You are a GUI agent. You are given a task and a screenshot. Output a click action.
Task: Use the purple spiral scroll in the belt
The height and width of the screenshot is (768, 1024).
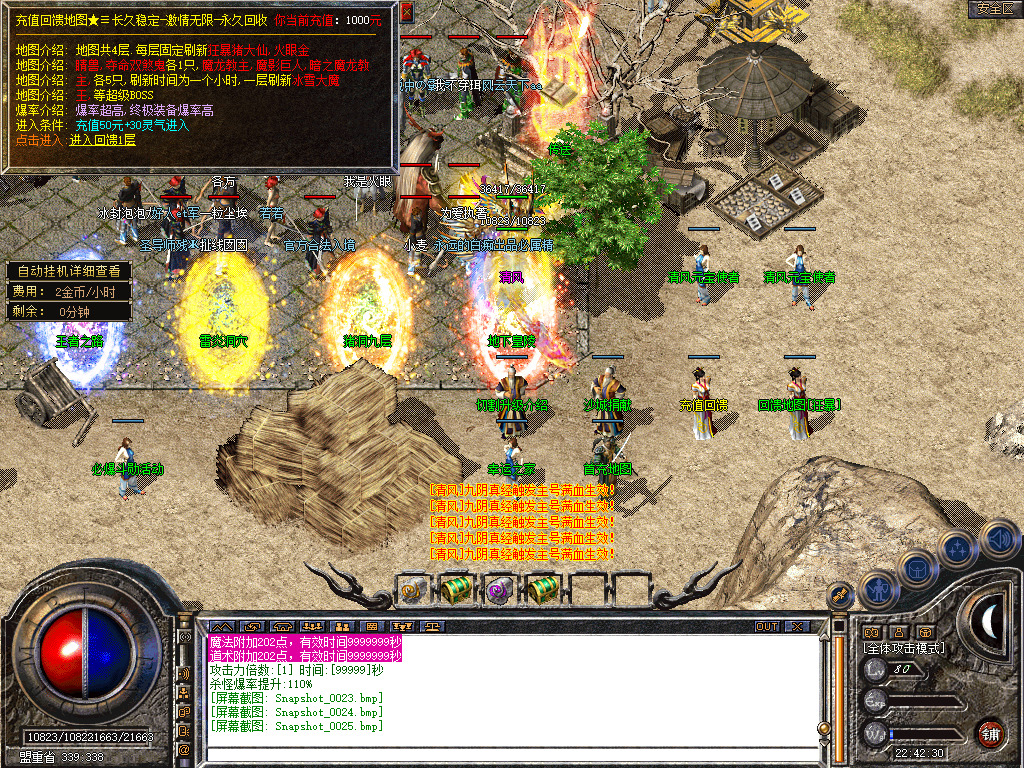[498, 591]
